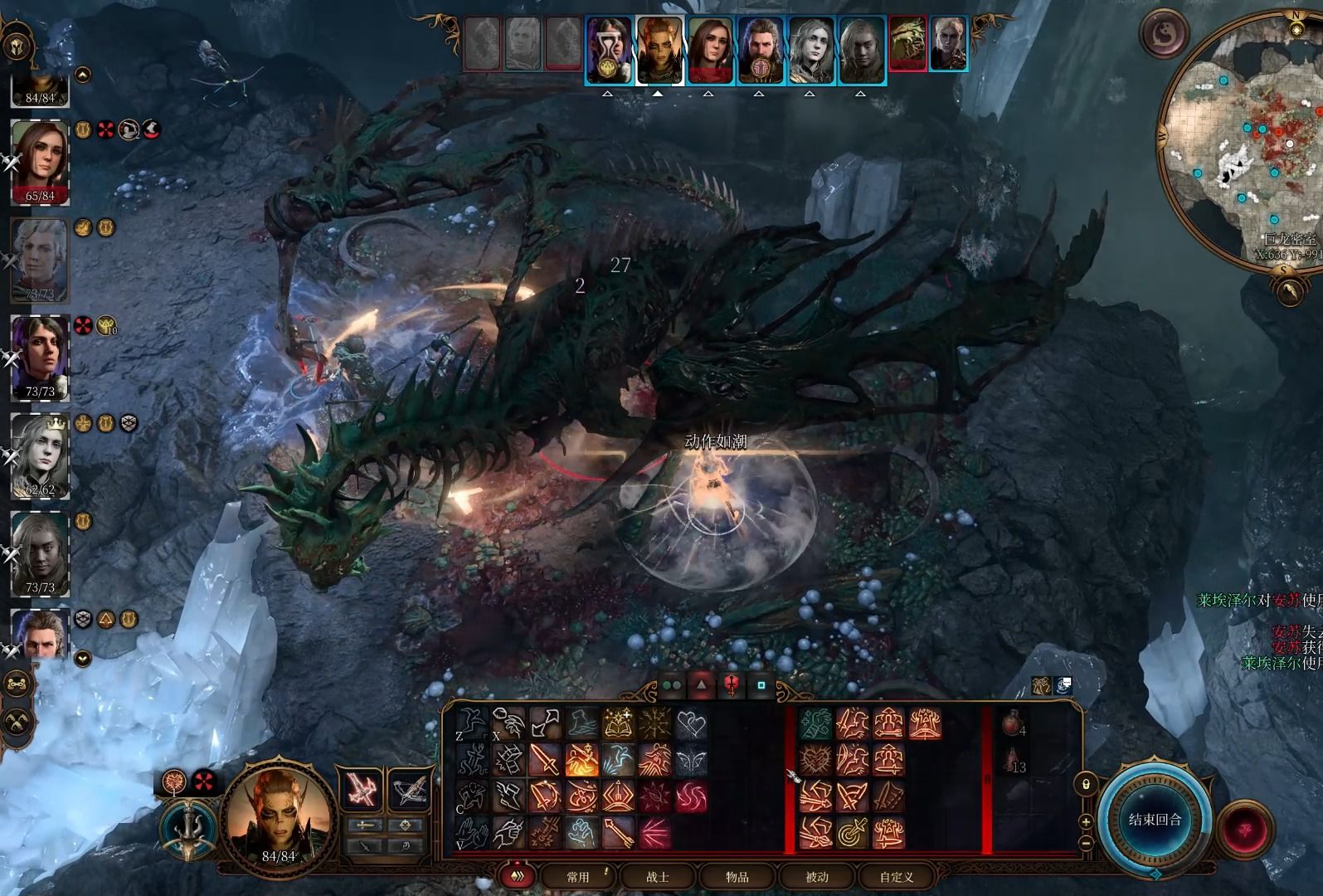Toggle the hotbar padlock button
Image resolution: width=1323 pixels, height=896 pixels.
(1086, 784)
